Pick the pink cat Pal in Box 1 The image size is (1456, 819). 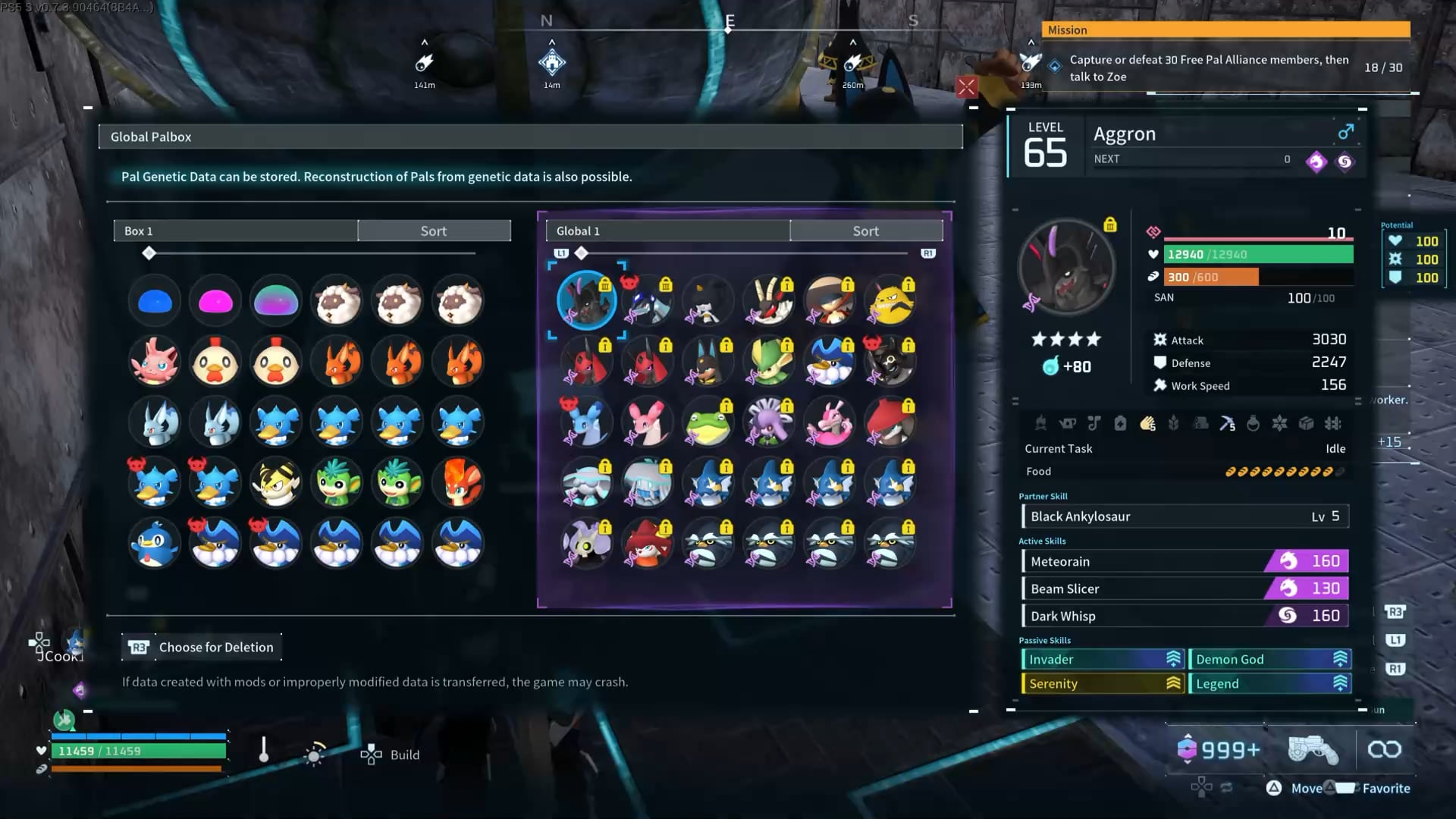pyautogui.click(x=155, y=362)
